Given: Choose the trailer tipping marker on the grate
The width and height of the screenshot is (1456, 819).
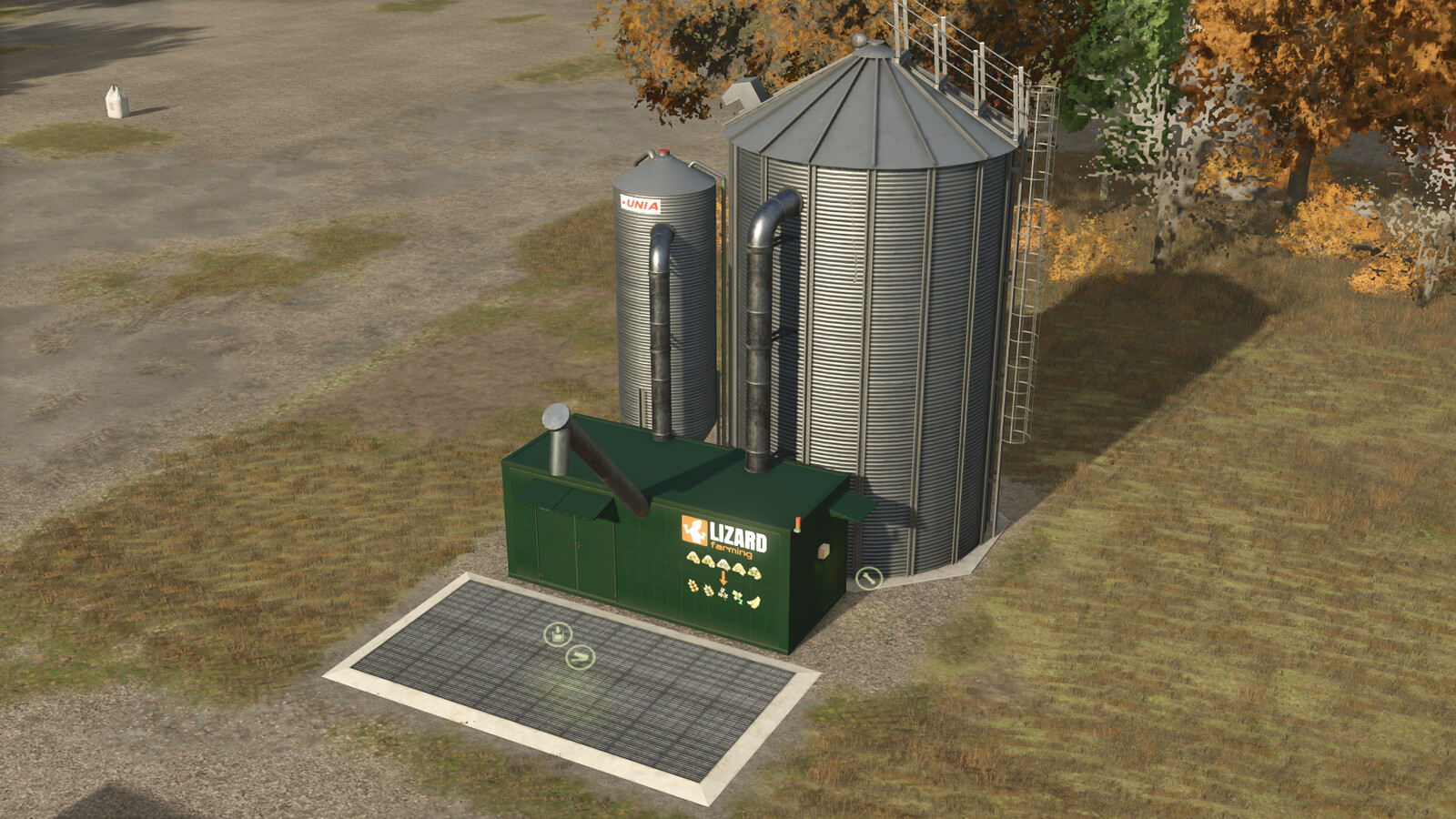Looking at the screenshot, I should coord(580,656).
